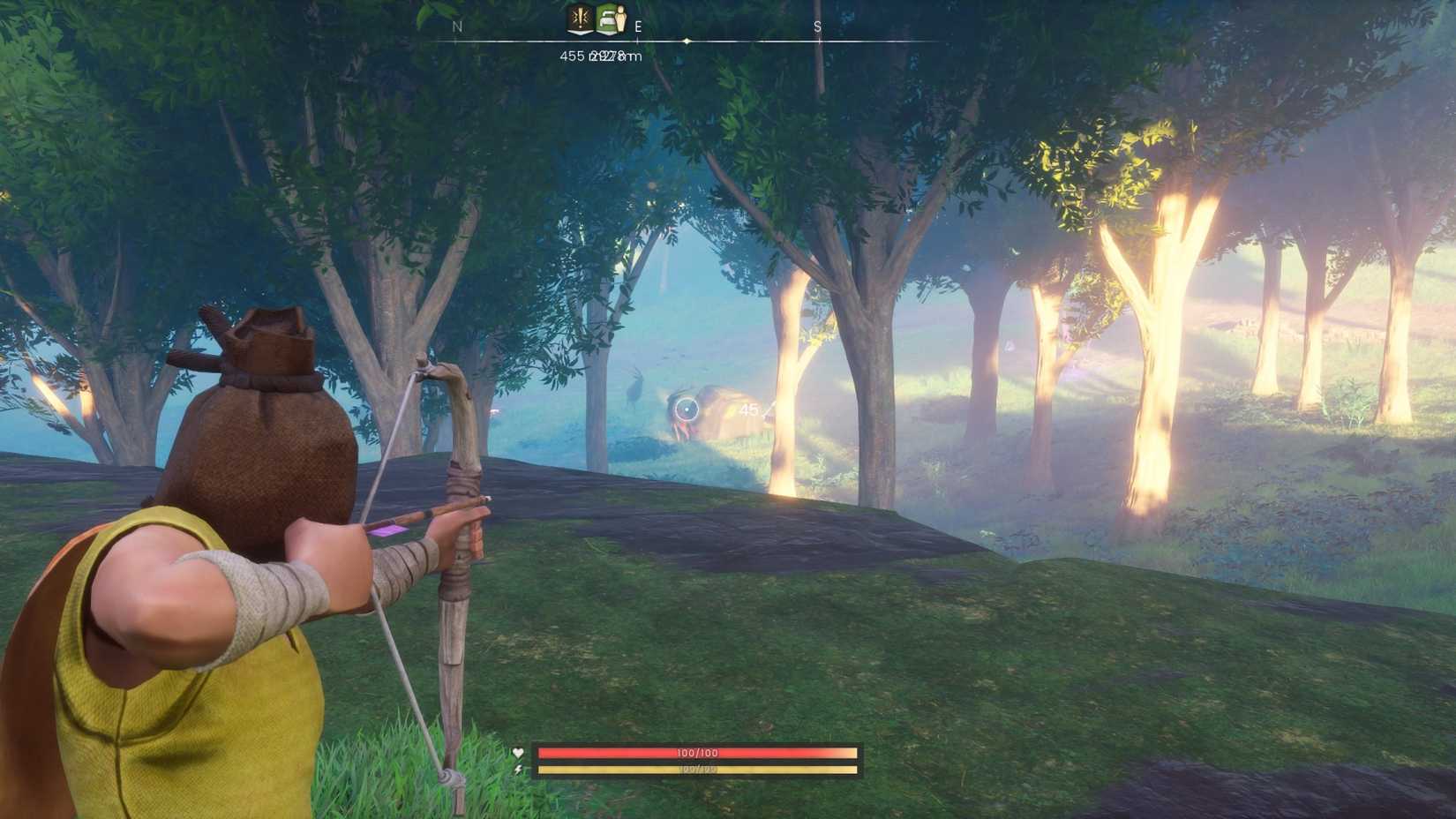Select the 455 m distance label
Screen dimensions: 1456x819
(x=572, y=56)
